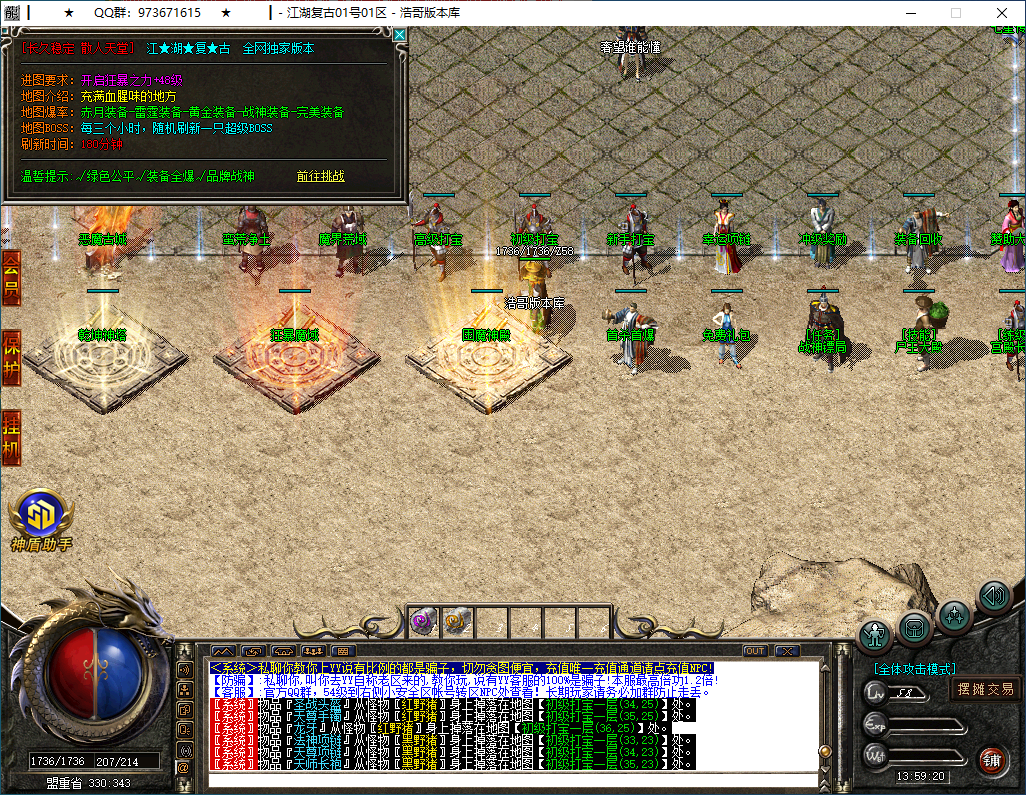Open the character figure round button

point(876,636)
